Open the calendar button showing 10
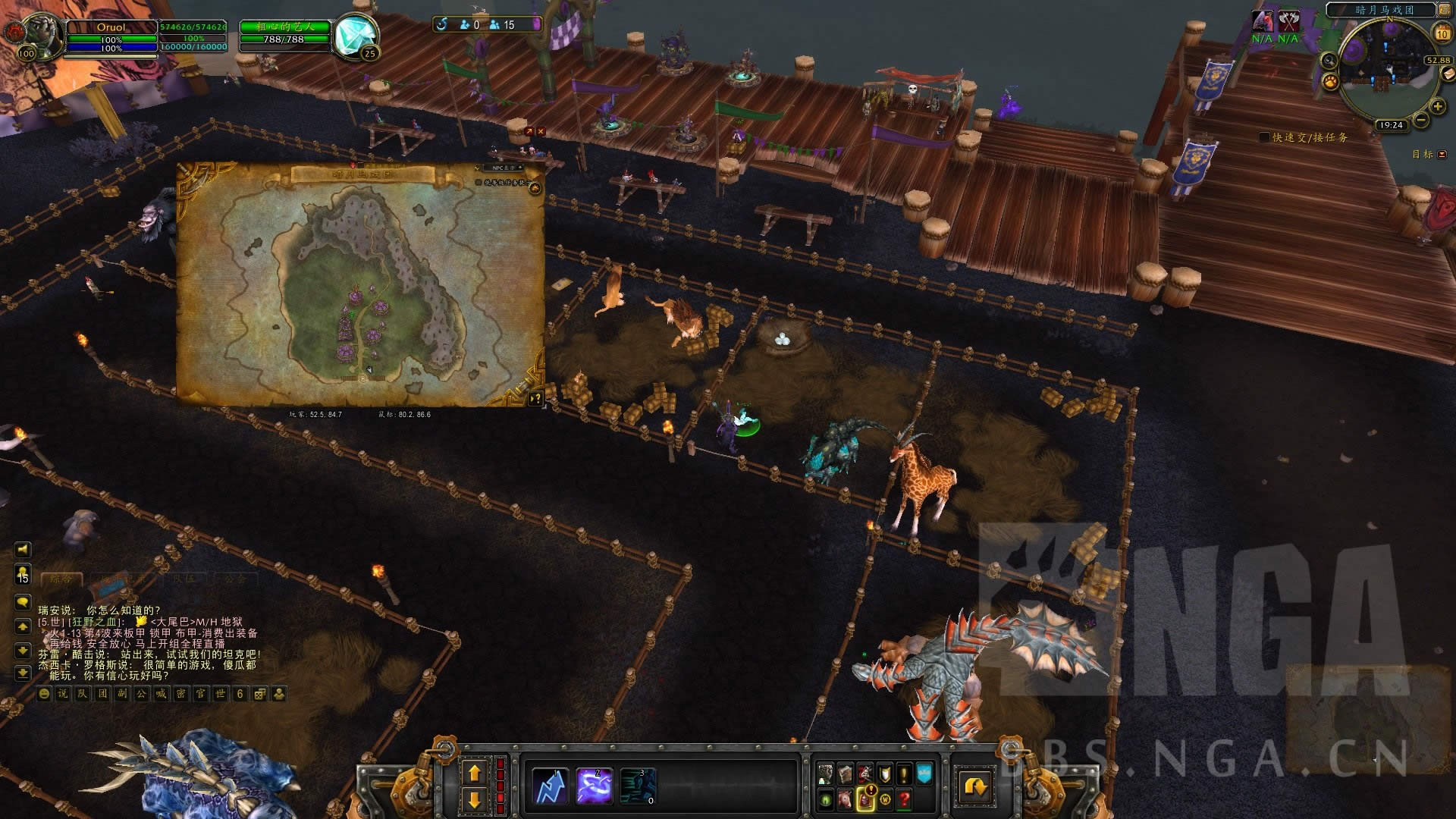The height and width of the screenshot is (819, 1456). tap(1442, 33)
